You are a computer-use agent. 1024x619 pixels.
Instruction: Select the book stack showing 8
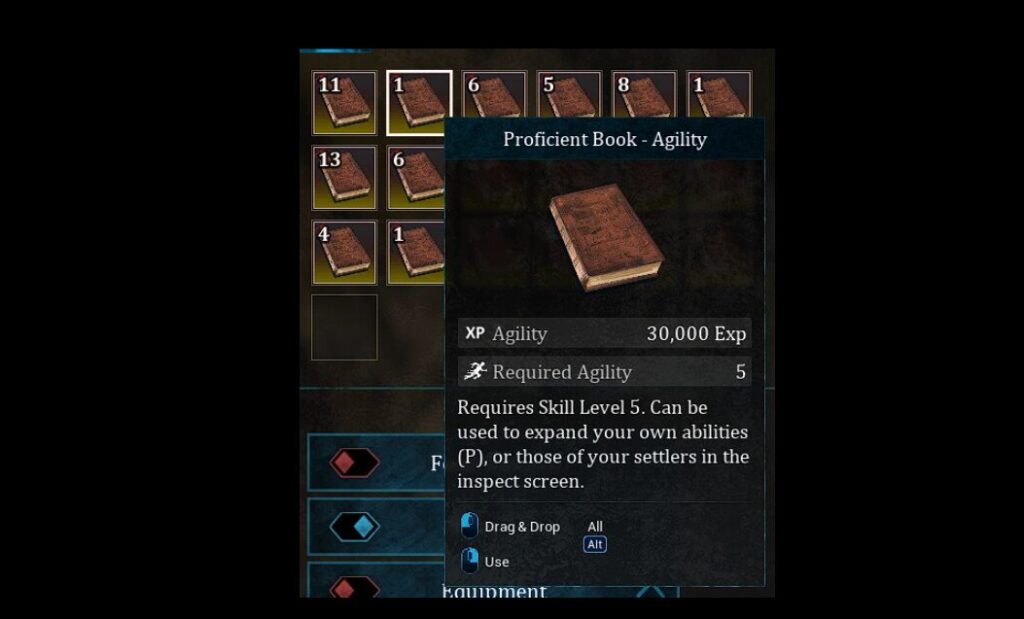pyautogui.click(x=643, y=95)
